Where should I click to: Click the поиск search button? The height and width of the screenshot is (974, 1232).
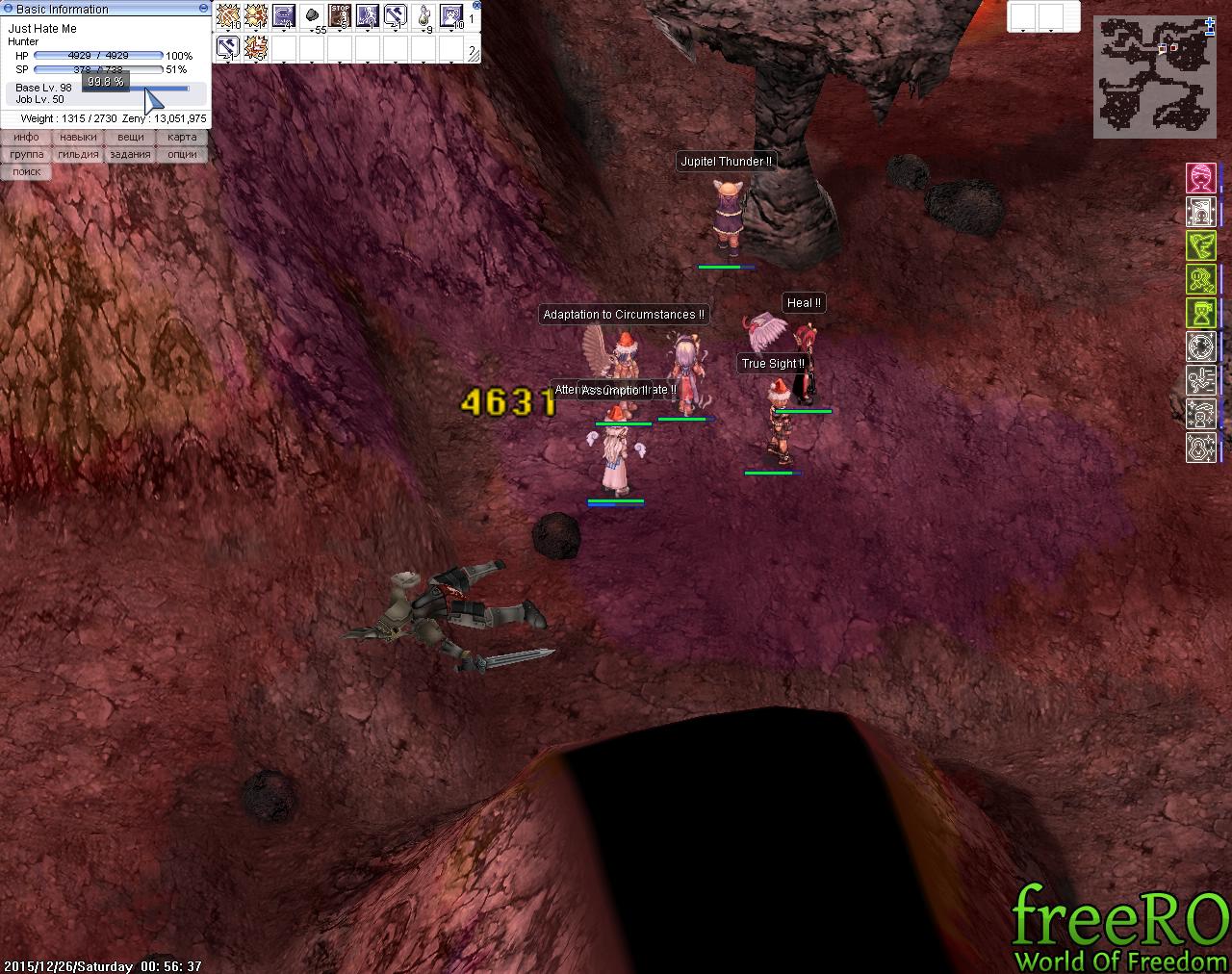26,172
